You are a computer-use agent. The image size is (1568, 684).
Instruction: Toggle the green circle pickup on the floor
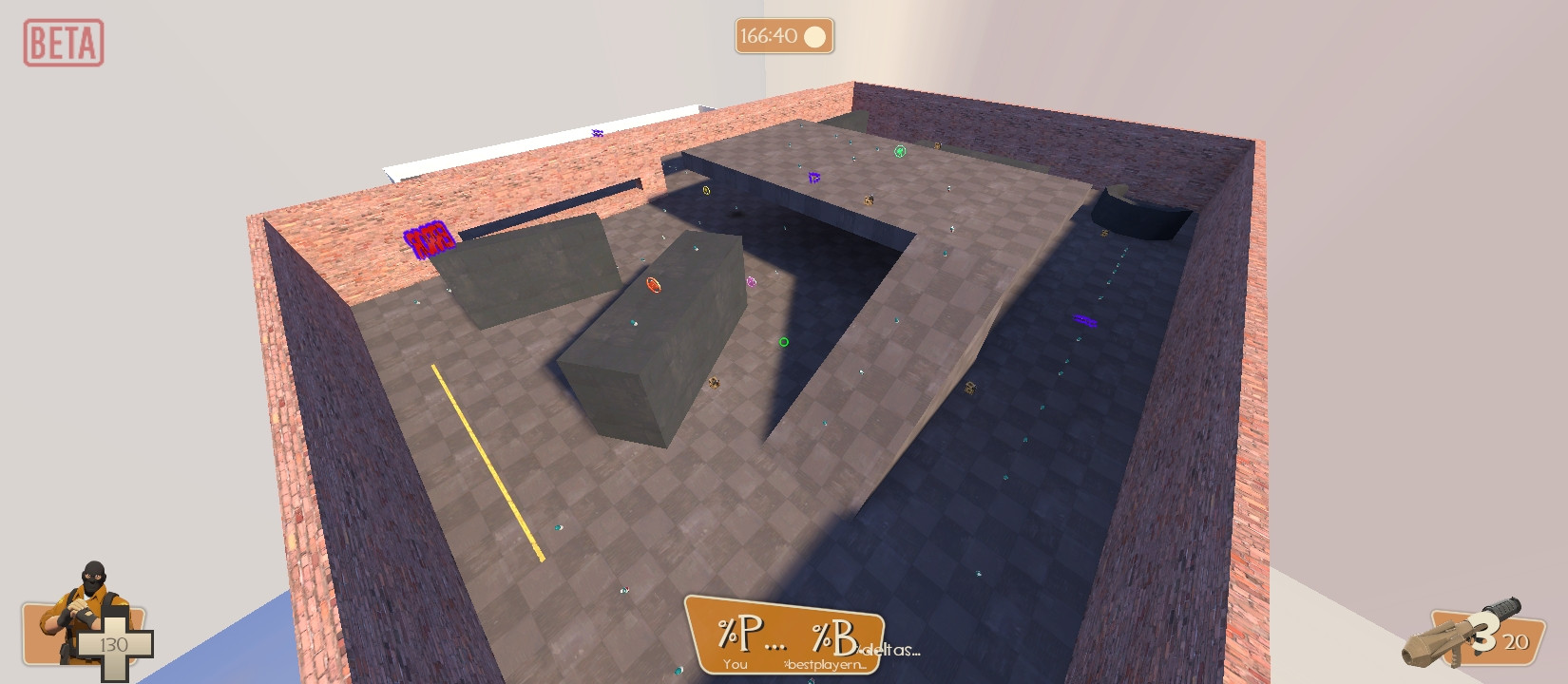(x=783, y=341)
